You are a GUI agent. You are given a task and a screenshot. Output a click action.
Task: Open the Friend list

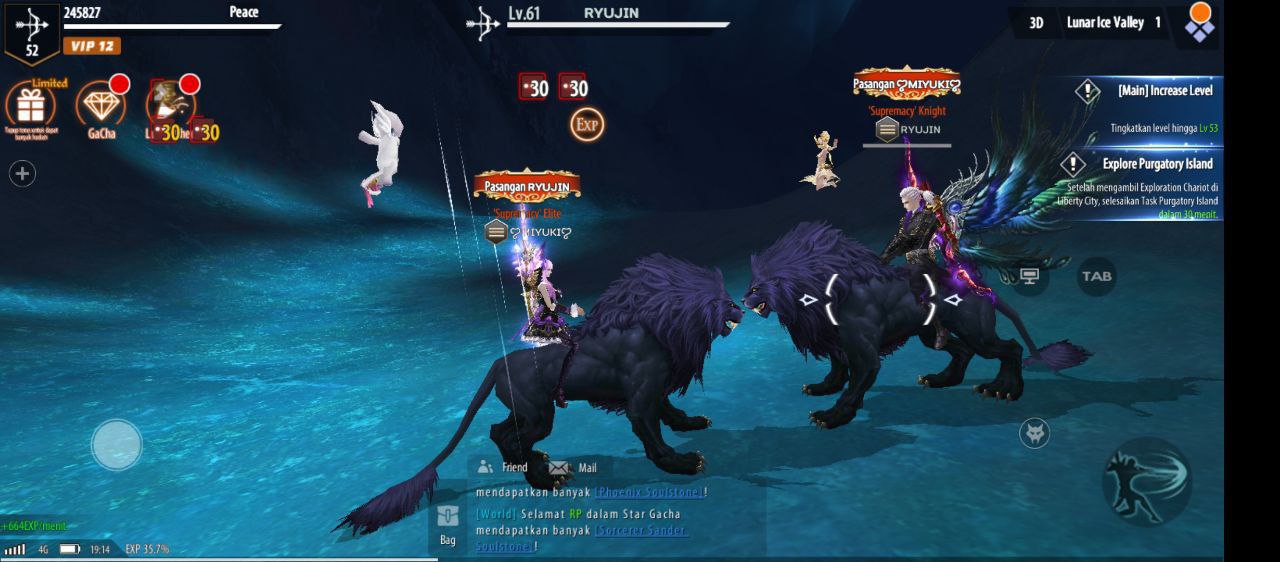pyautogui.click(x=502, y=467)
